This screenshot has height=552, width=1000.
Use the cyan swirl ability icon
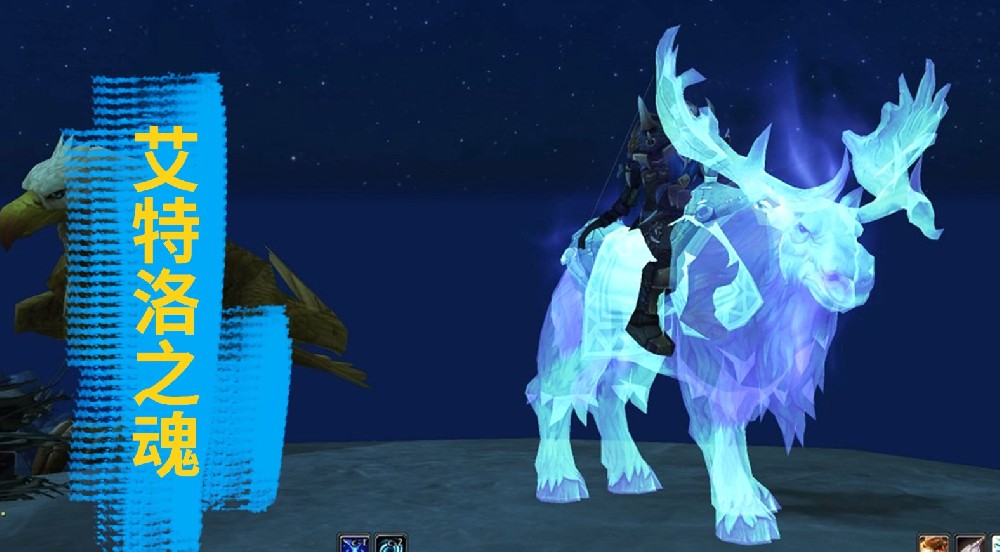tap(391, 544)
